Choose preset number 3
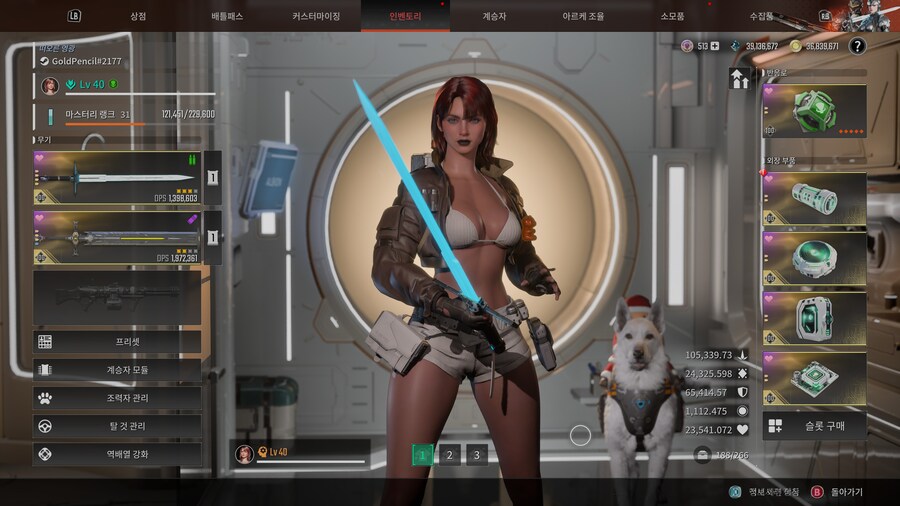Screen dimensions: 900x506 476,455
